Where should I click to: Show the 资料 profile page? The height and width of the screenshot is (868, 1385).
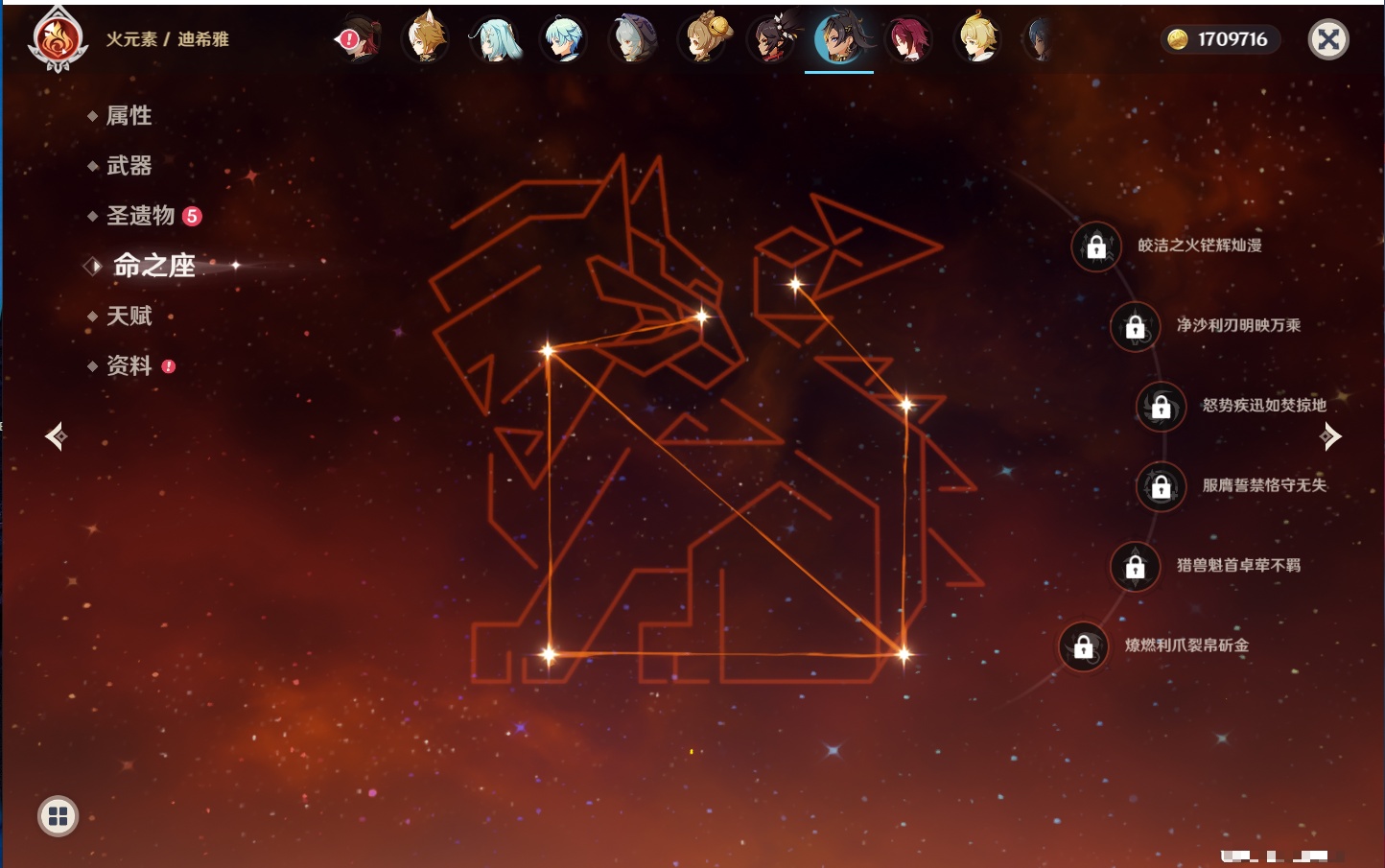(129, 365)
